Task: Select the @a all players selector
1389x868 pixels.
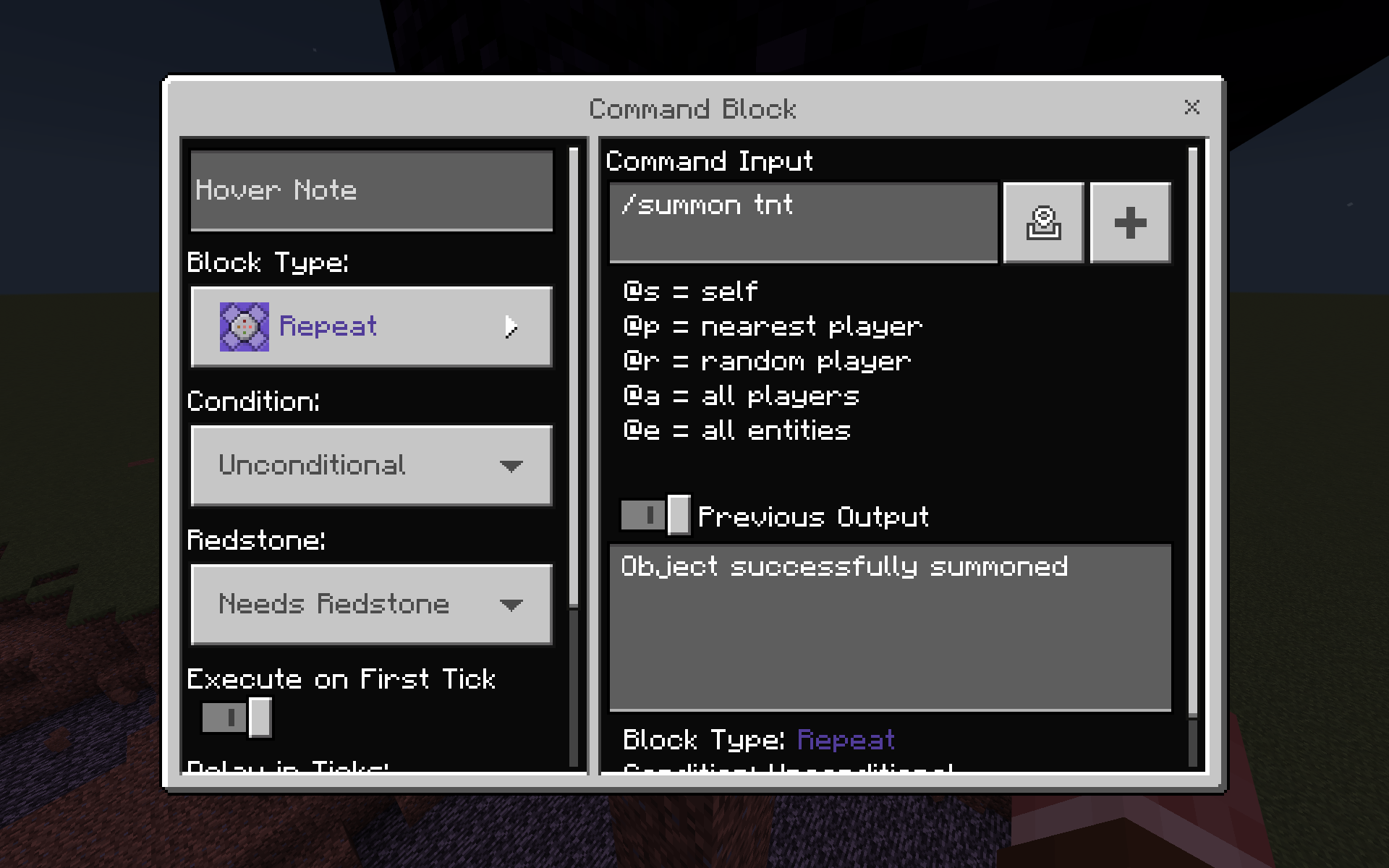Action: tap(741, 396)
